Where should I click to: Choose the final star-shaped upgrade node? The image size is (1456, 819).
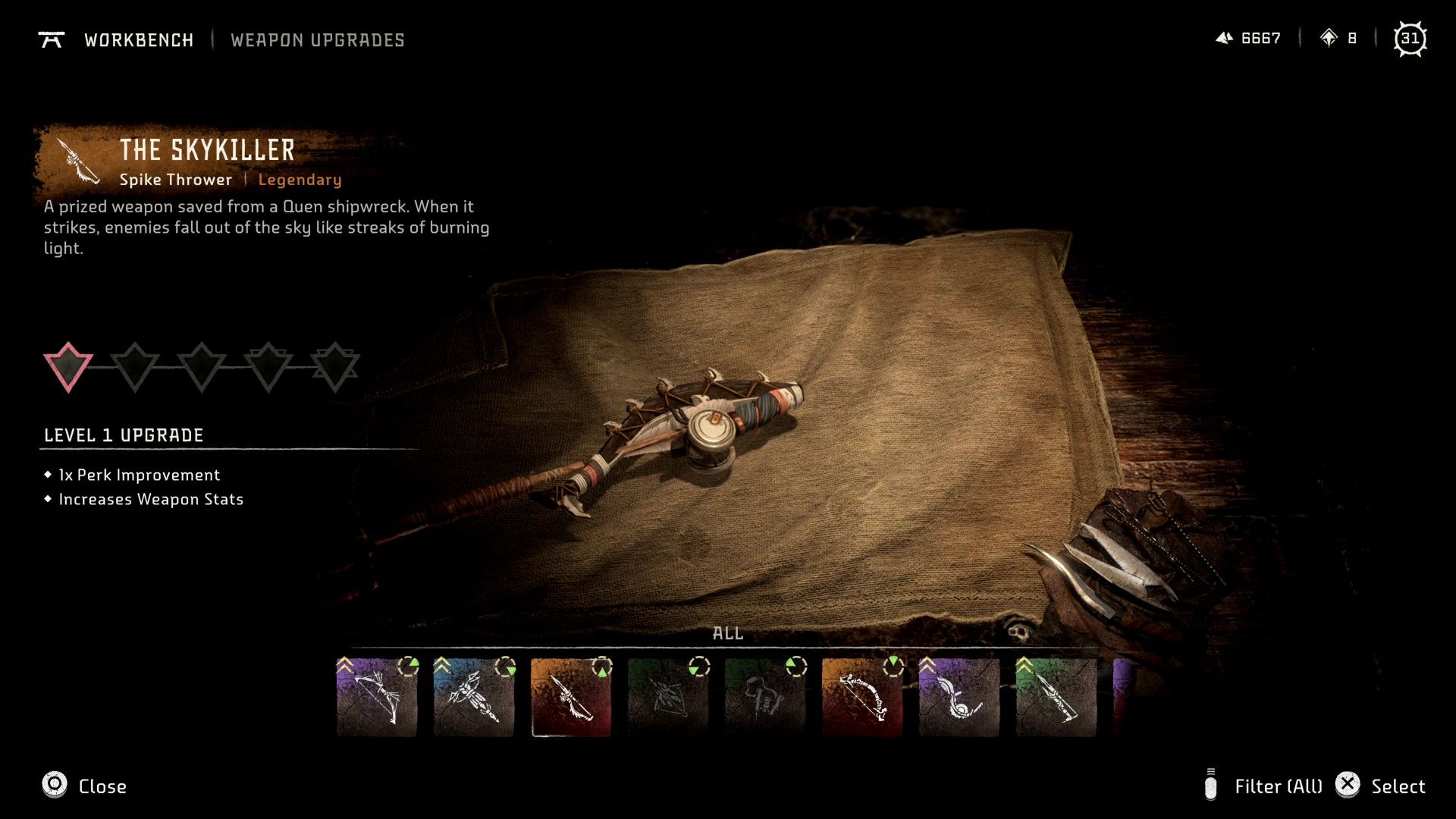coord(335,366)
